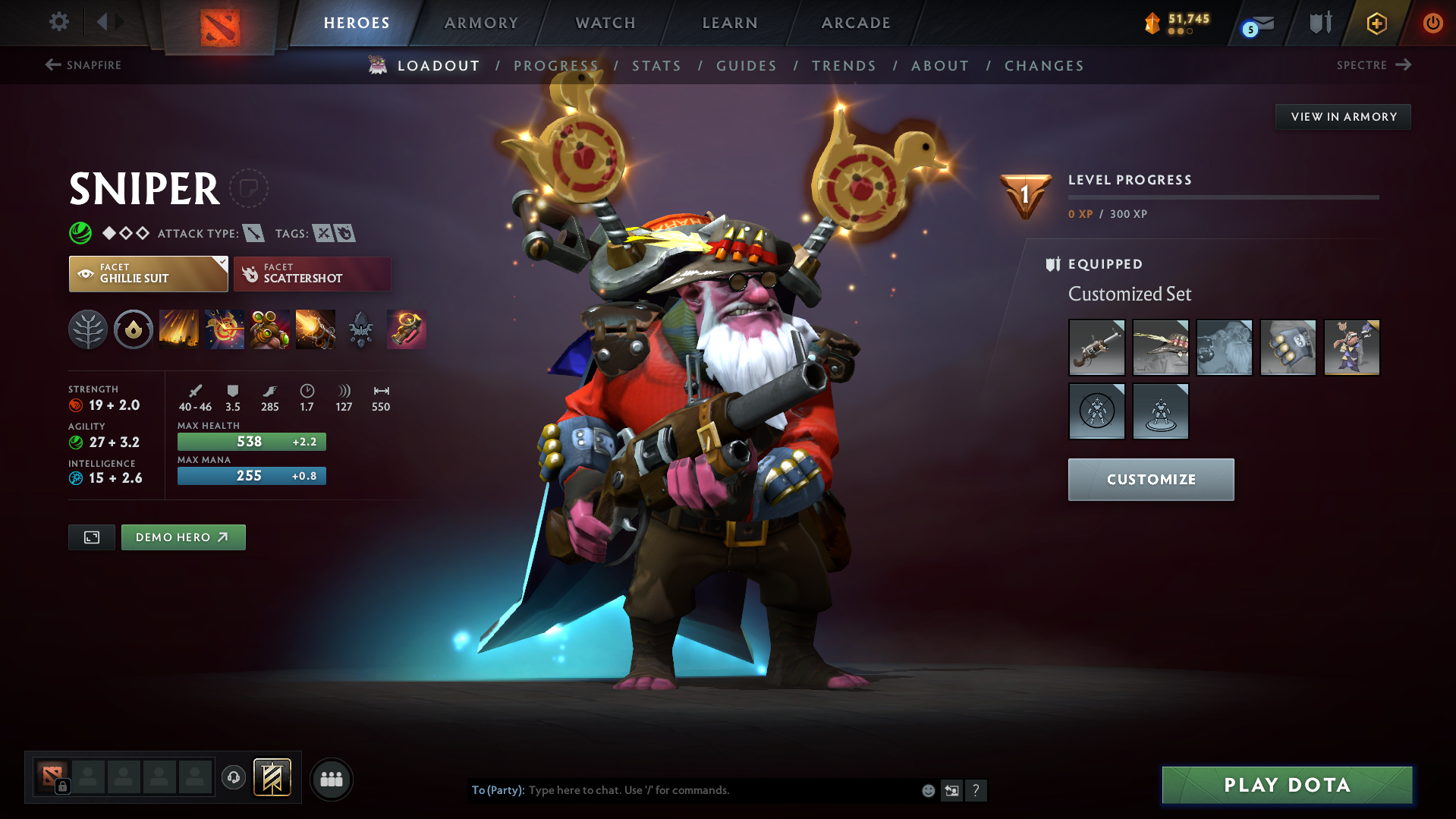Quit the game with power button
Screen dimensions: 1456x819
click(1432, 23)
